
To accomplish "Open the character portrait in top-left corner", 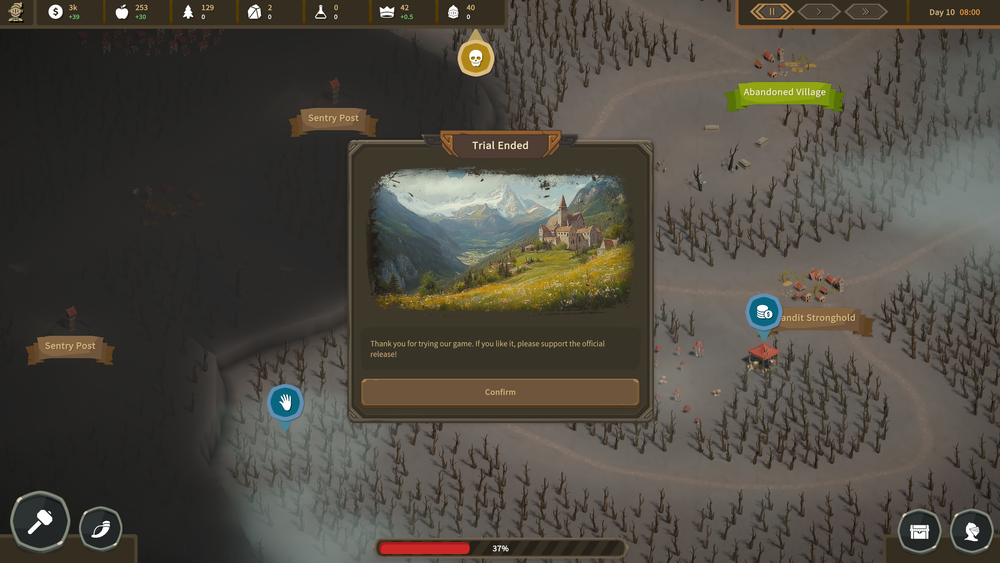I will coord(16,12).
